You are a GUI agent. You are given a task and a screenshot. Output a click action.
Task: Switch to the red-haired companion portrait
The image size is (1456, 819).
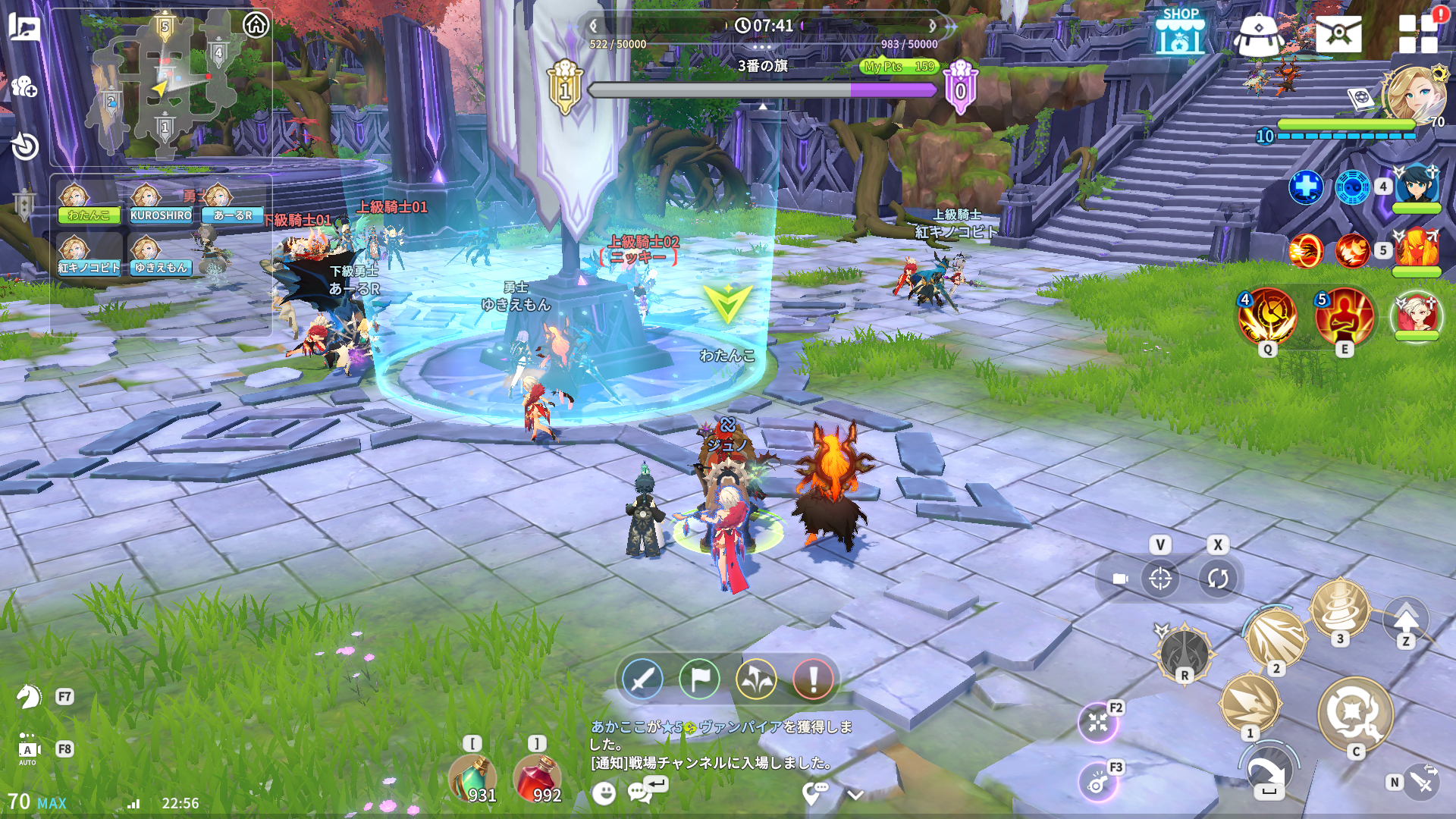click(1416, 315)
